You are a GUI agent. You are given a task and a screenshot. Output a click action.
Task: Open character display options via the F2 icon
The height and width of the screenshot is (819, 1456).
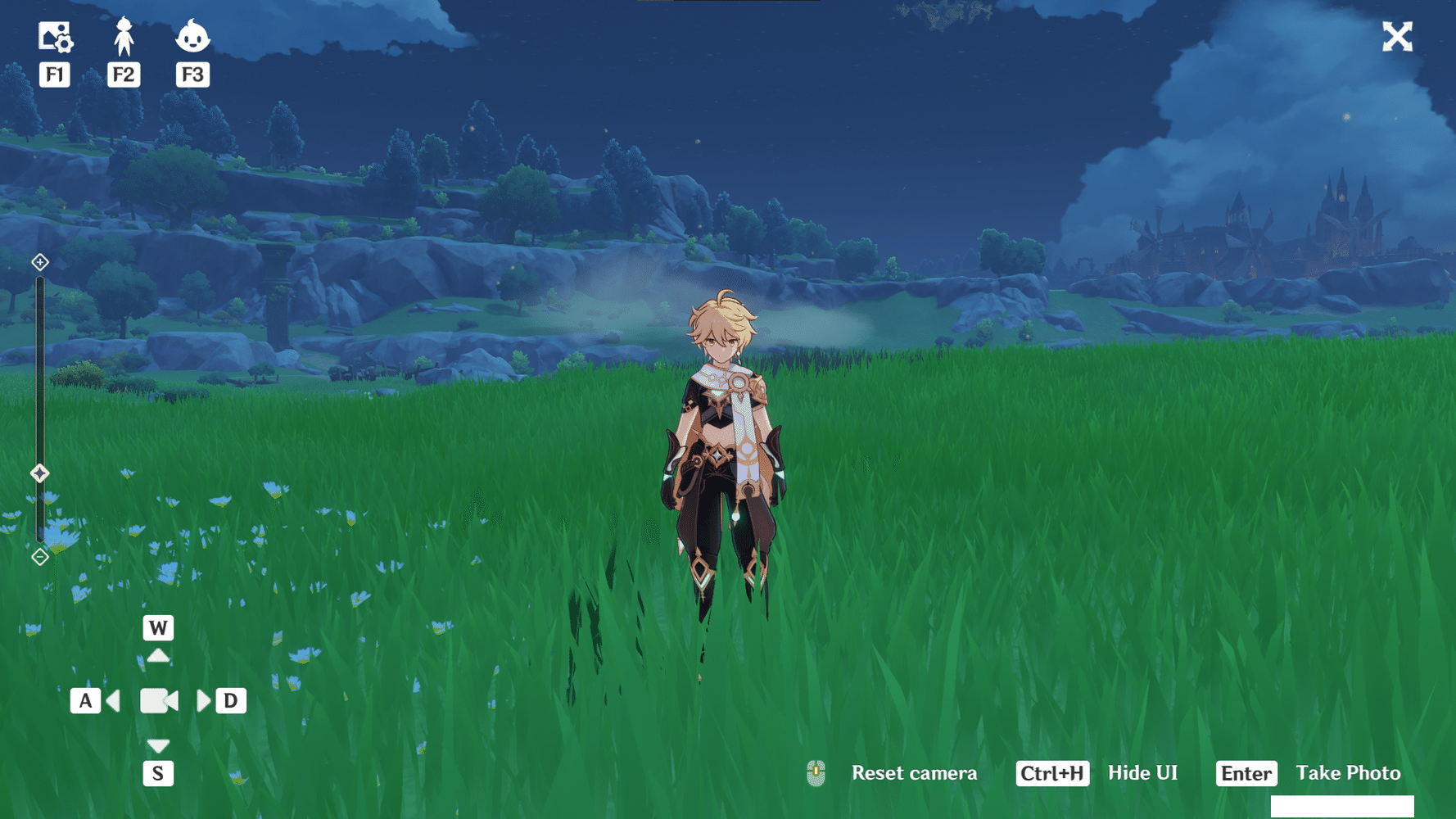(x=124, y=36)
